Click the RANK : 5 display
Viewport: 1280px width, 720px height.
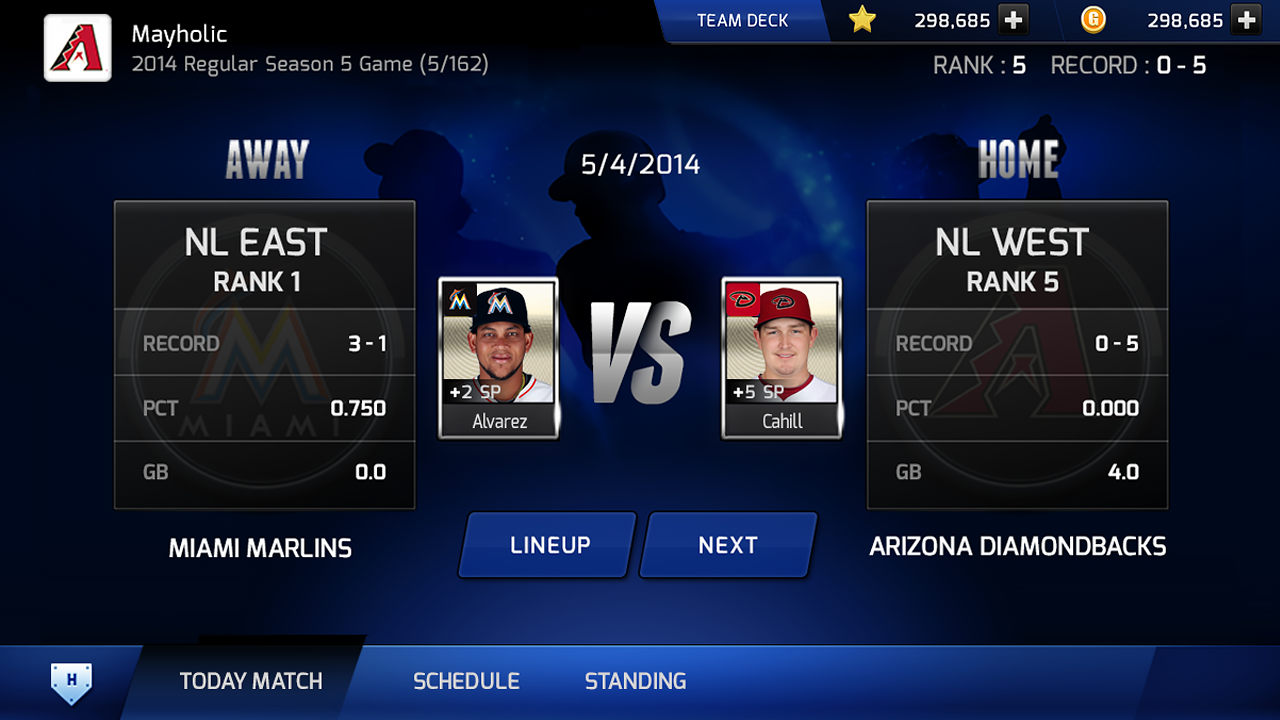coord(978,65)
